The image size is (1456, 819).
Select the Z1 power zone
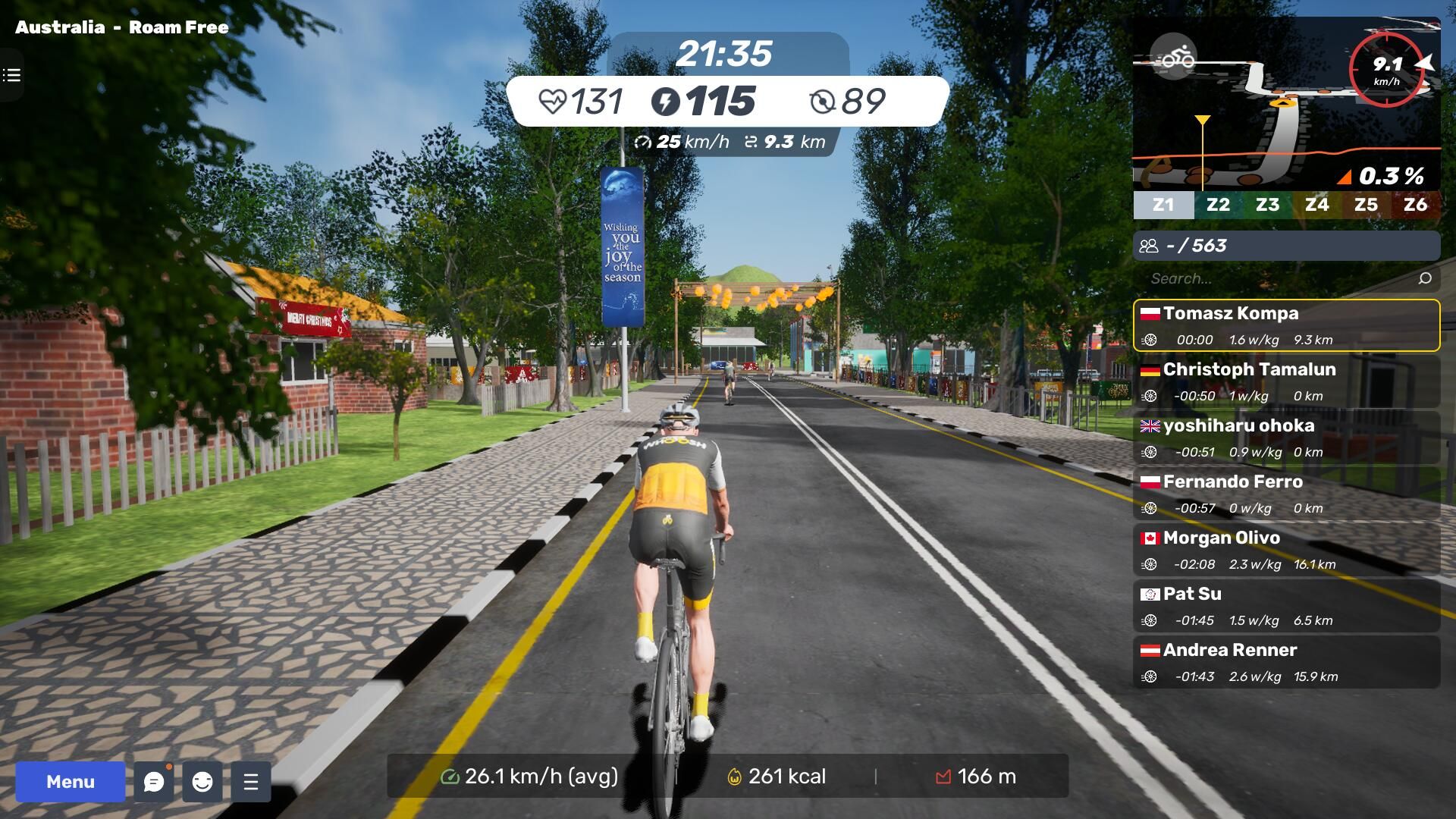point(1163,205)
